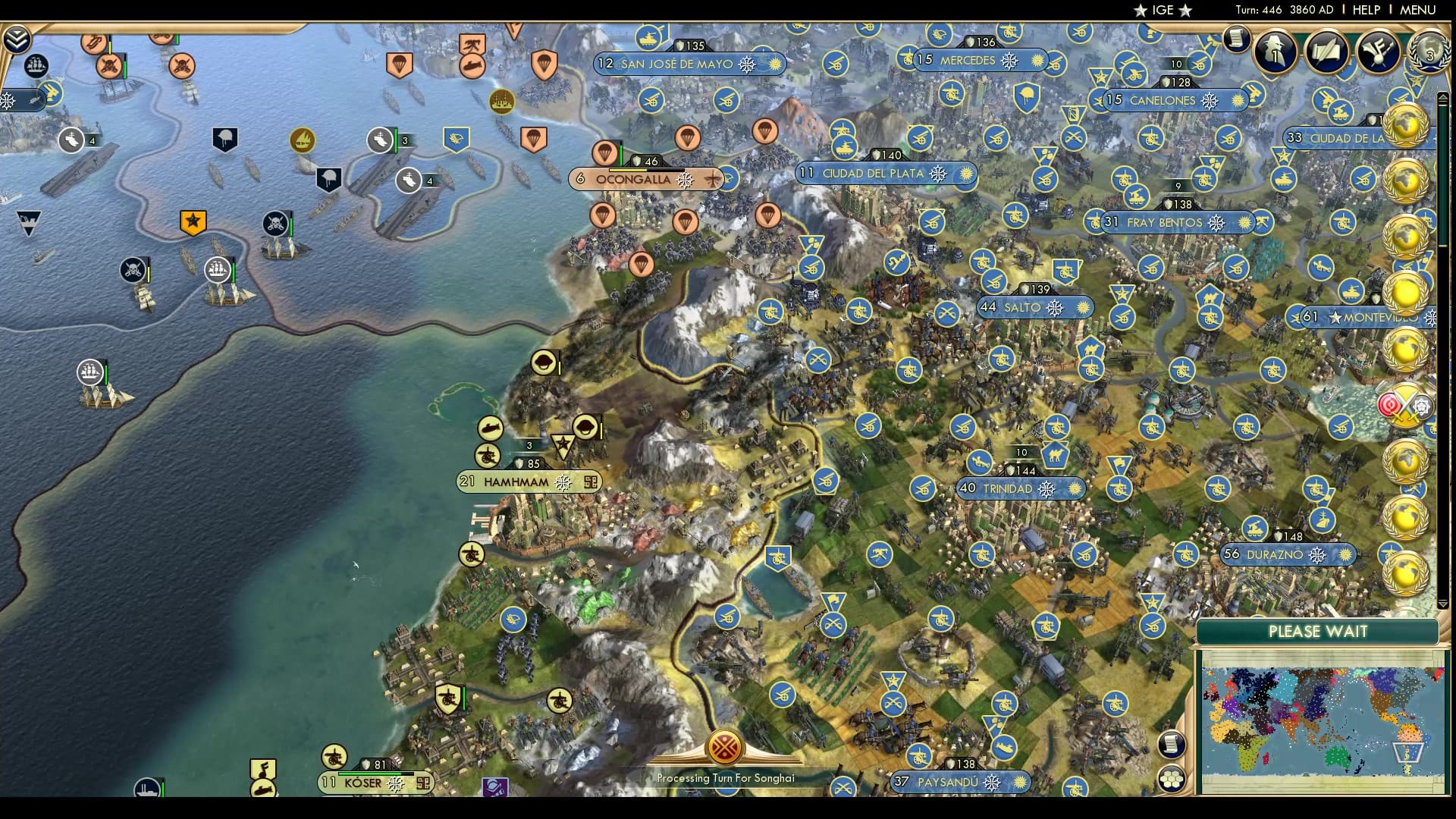Select the Great Musician notification icon
Viewport: 1456px width, 819px height.
(1377, 53)
